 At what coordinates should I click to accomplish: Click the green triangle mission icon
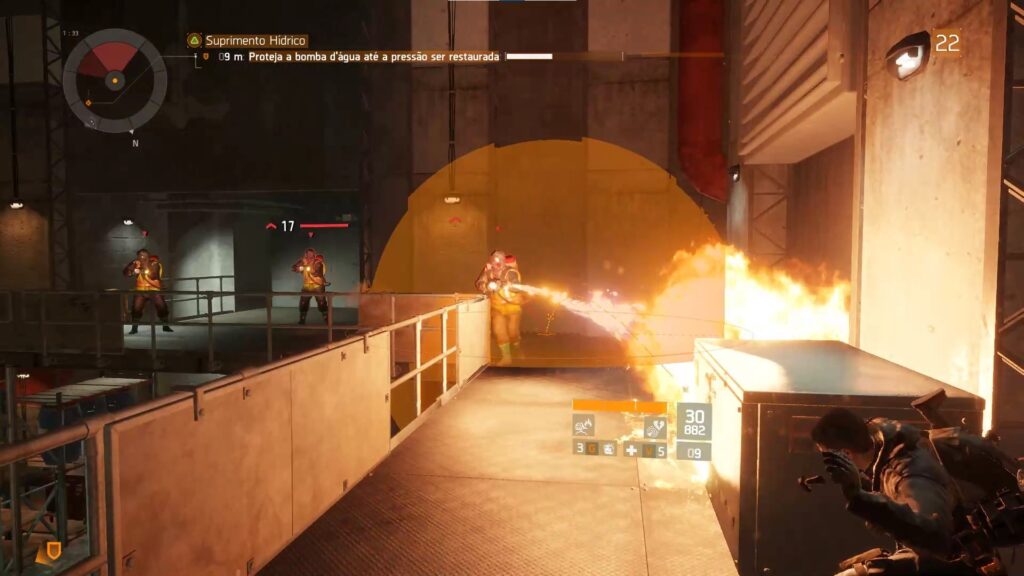coord(194,41)
